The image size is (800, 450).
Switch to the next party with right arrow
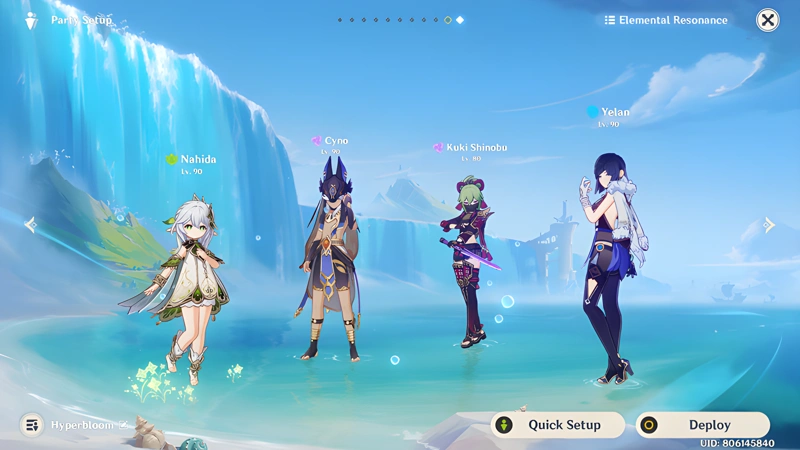pyautogui.click(x=769, y=225)
